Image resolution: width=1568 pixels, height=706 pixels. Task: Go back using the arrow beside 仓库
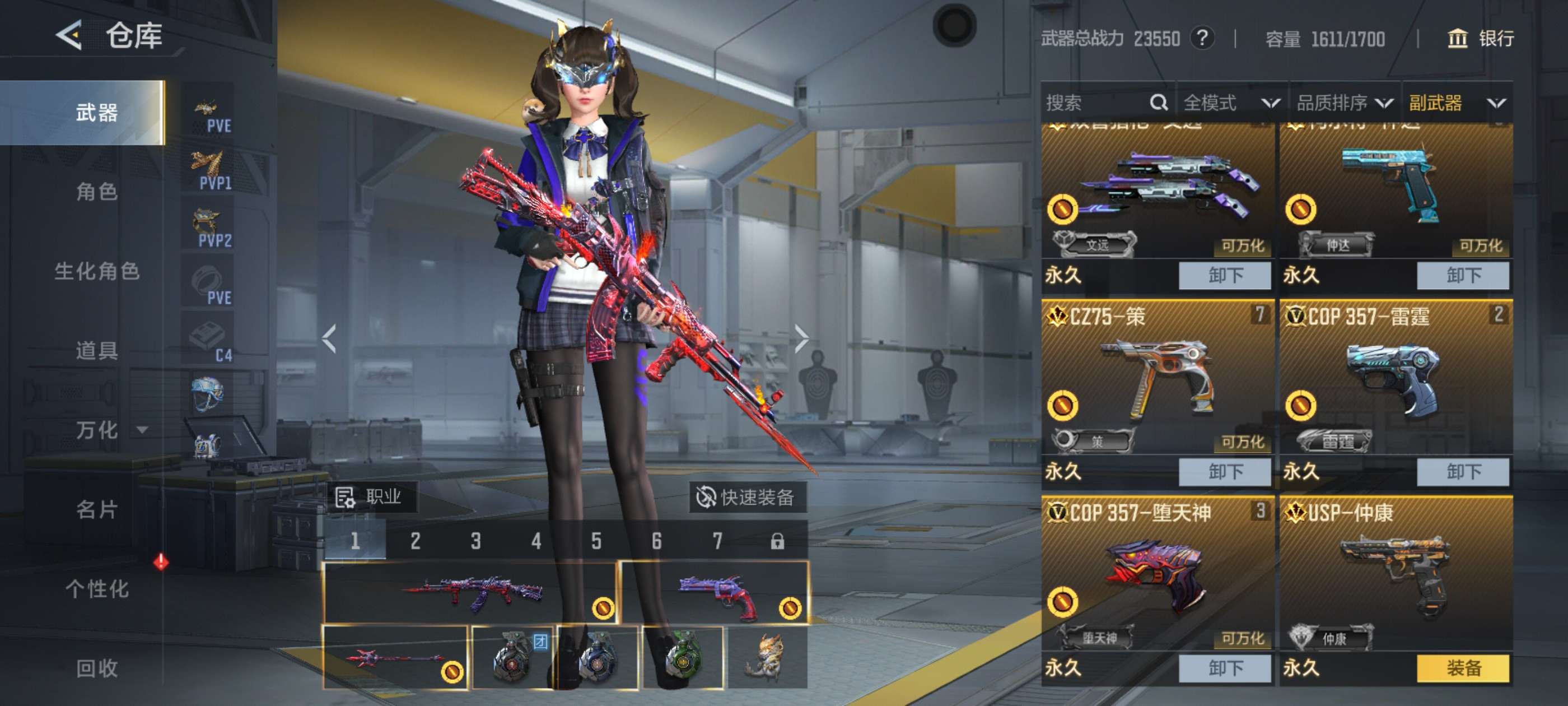tap(69, 35)
